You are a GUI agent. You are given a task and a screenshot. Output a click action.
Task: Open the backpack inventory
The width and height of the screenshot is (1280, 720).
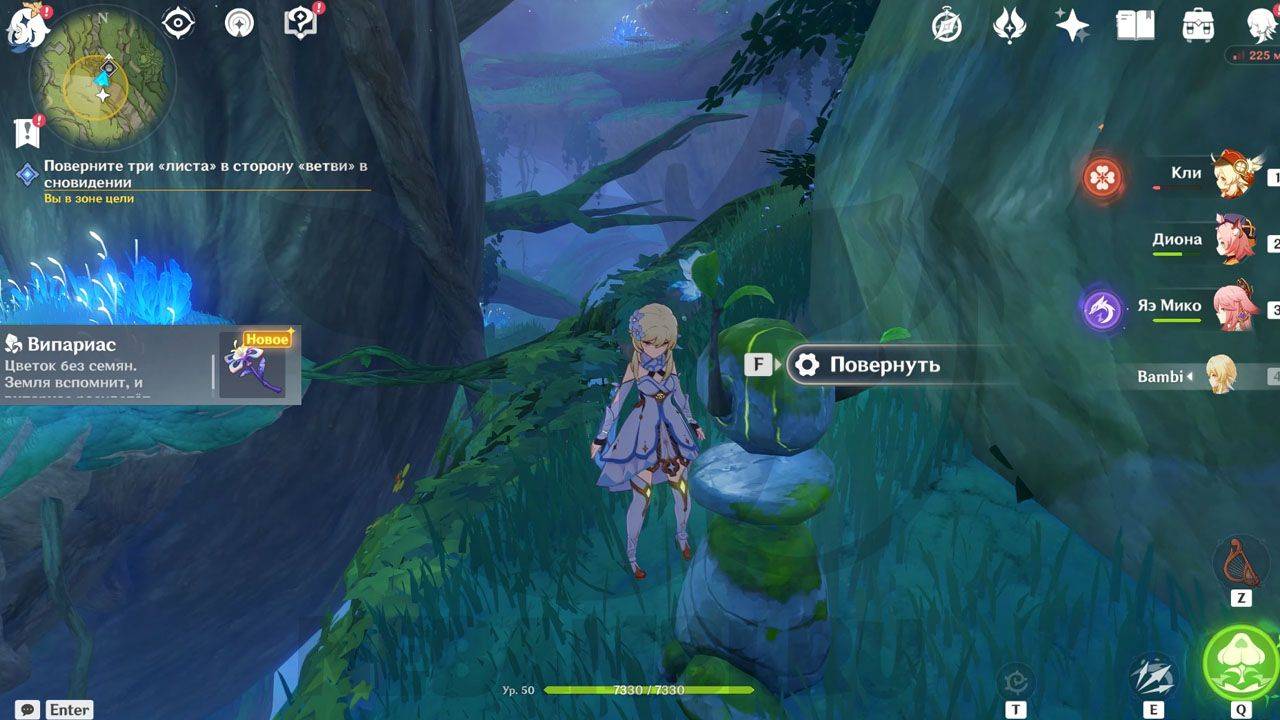(1198, 26)
